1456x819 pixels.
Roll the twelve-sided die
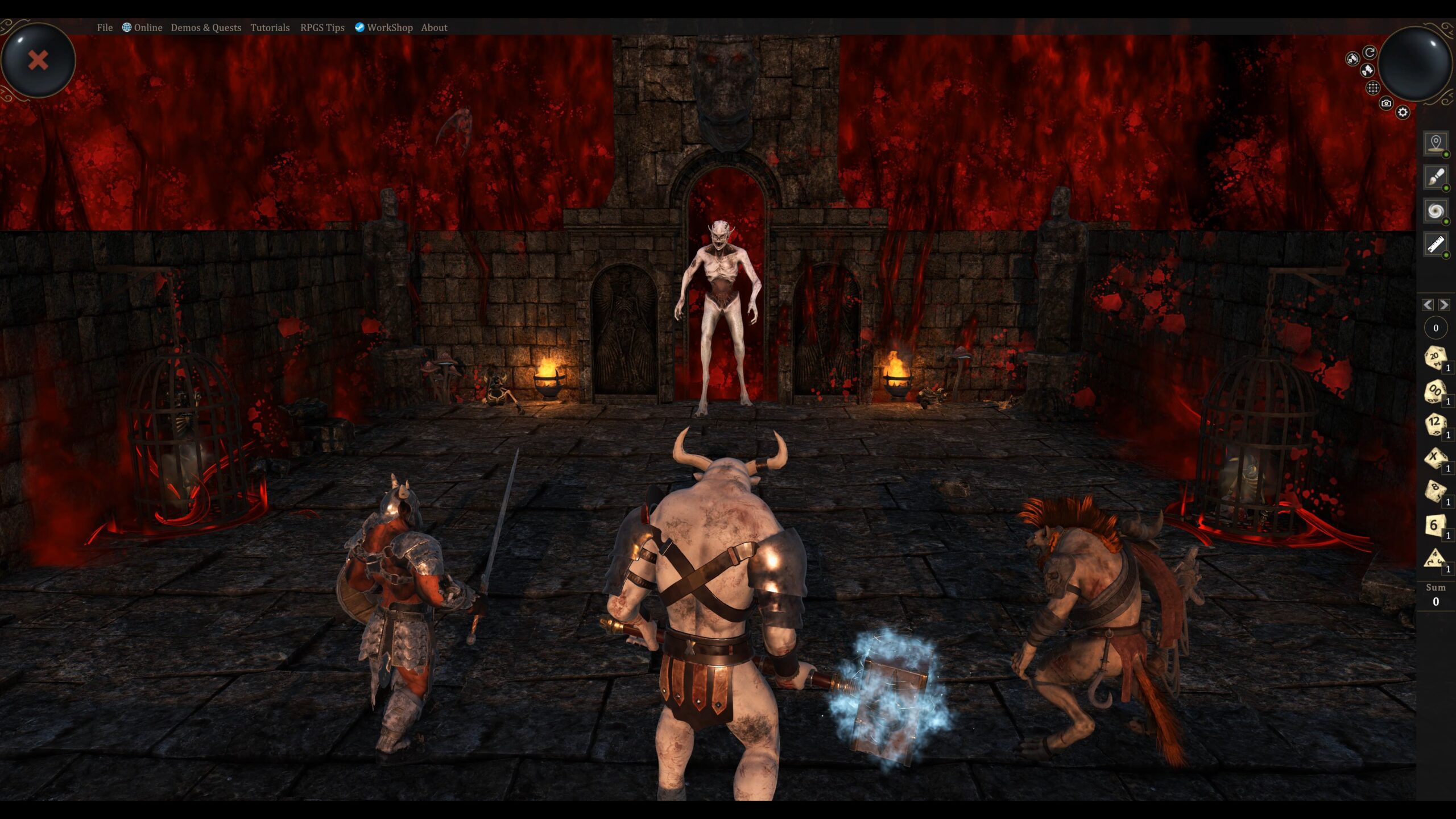pyautogui.click(x=1434, y=424)
